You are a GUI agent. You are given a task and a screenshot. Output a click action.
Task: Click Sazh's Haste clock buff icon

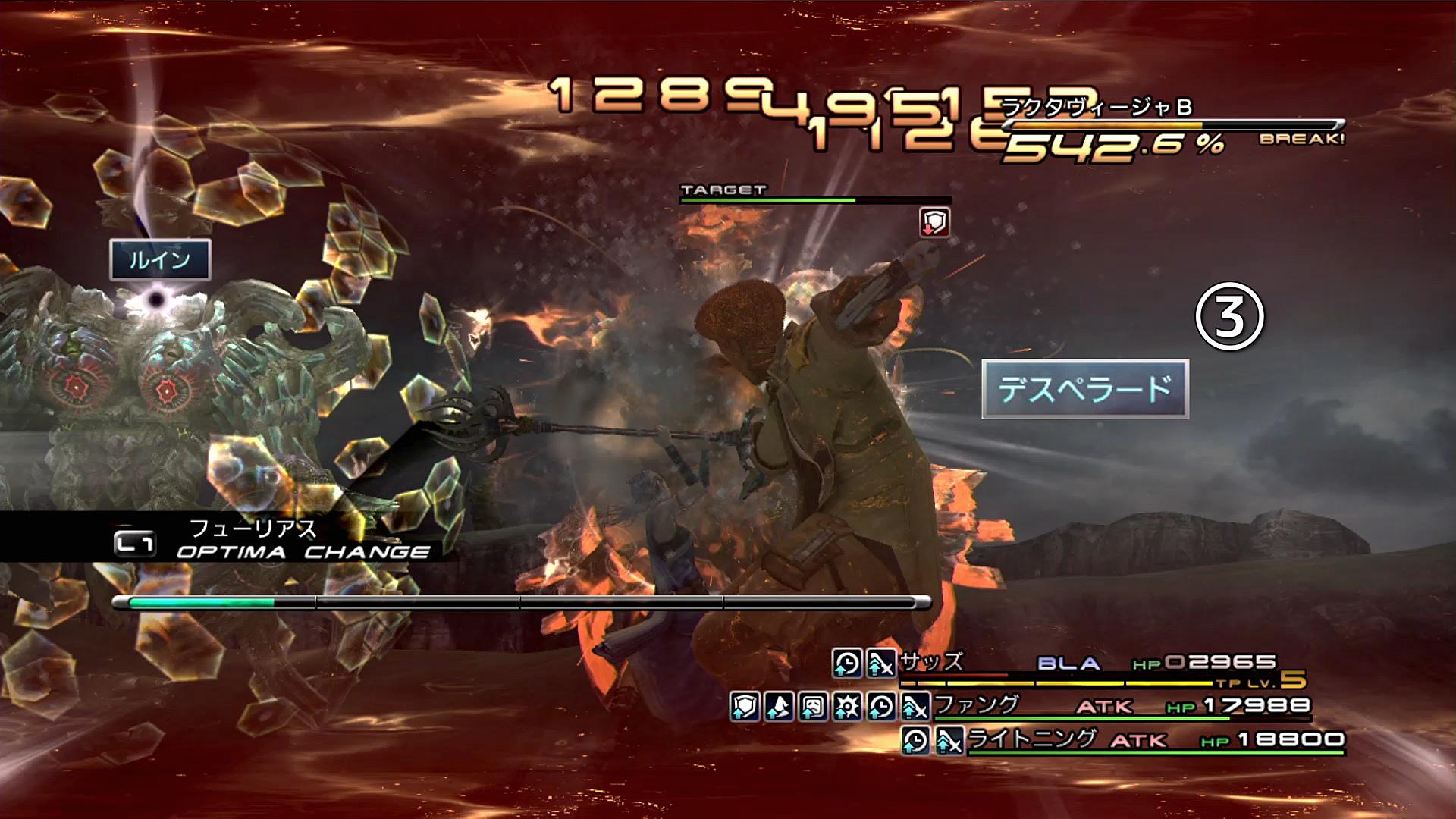(847, 664)
